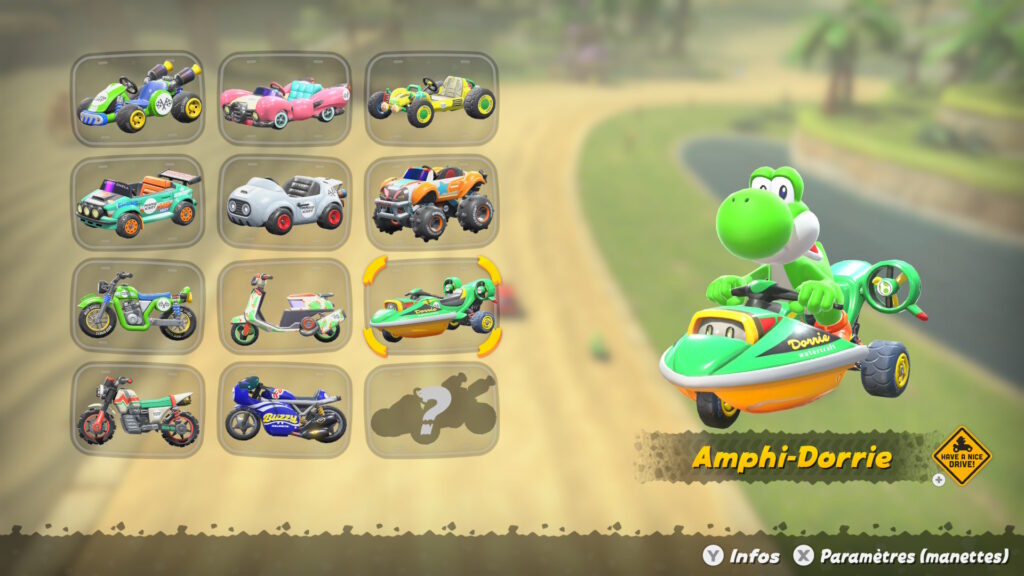Open the Infos option
Image resolution: width=1024 pixels, height=576 pixels.
pyautogui.click(x=741, y=556)
